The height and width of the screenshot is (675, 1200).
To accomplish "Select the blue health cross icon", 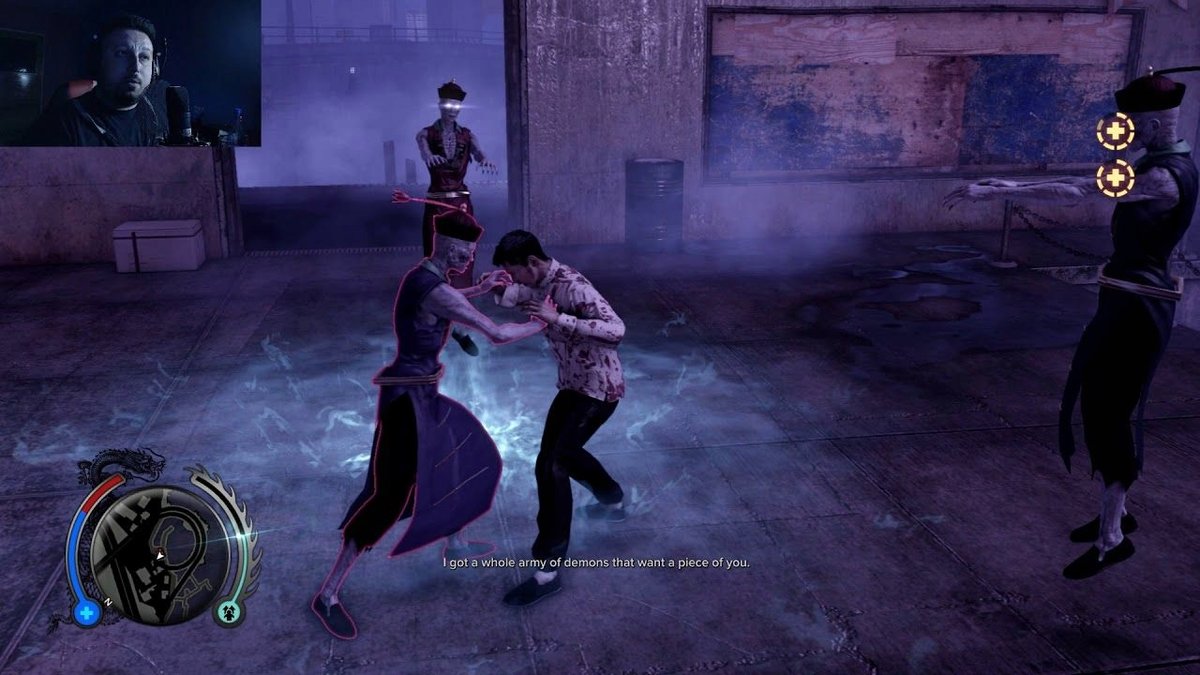I will pos(87,612).
